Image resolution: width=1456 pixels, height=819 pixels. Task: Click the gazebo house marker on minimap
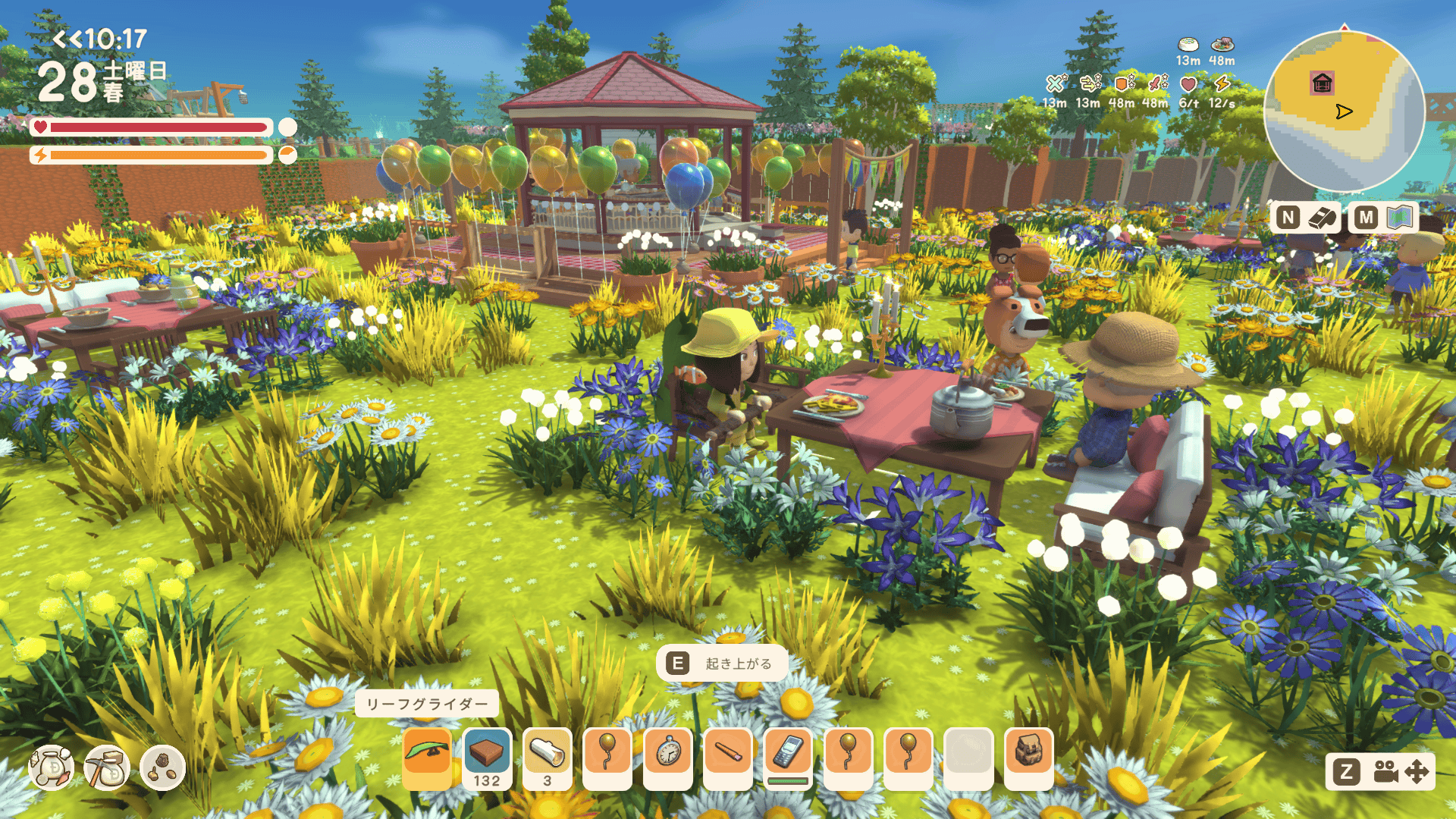pos(1322,83)
